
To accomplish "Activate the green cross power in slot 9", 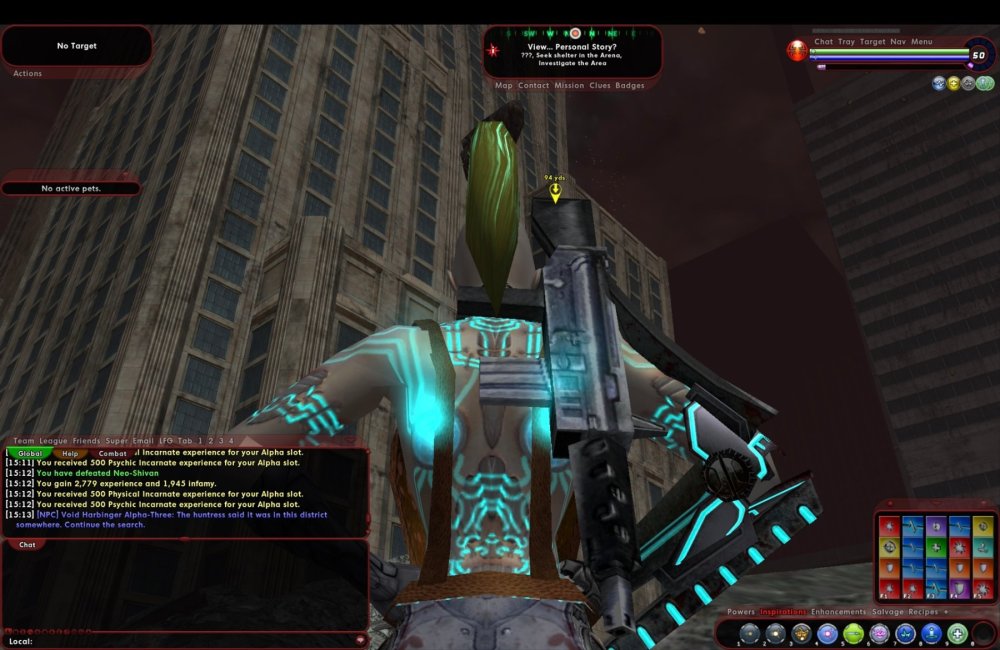I will coord(957,633).
